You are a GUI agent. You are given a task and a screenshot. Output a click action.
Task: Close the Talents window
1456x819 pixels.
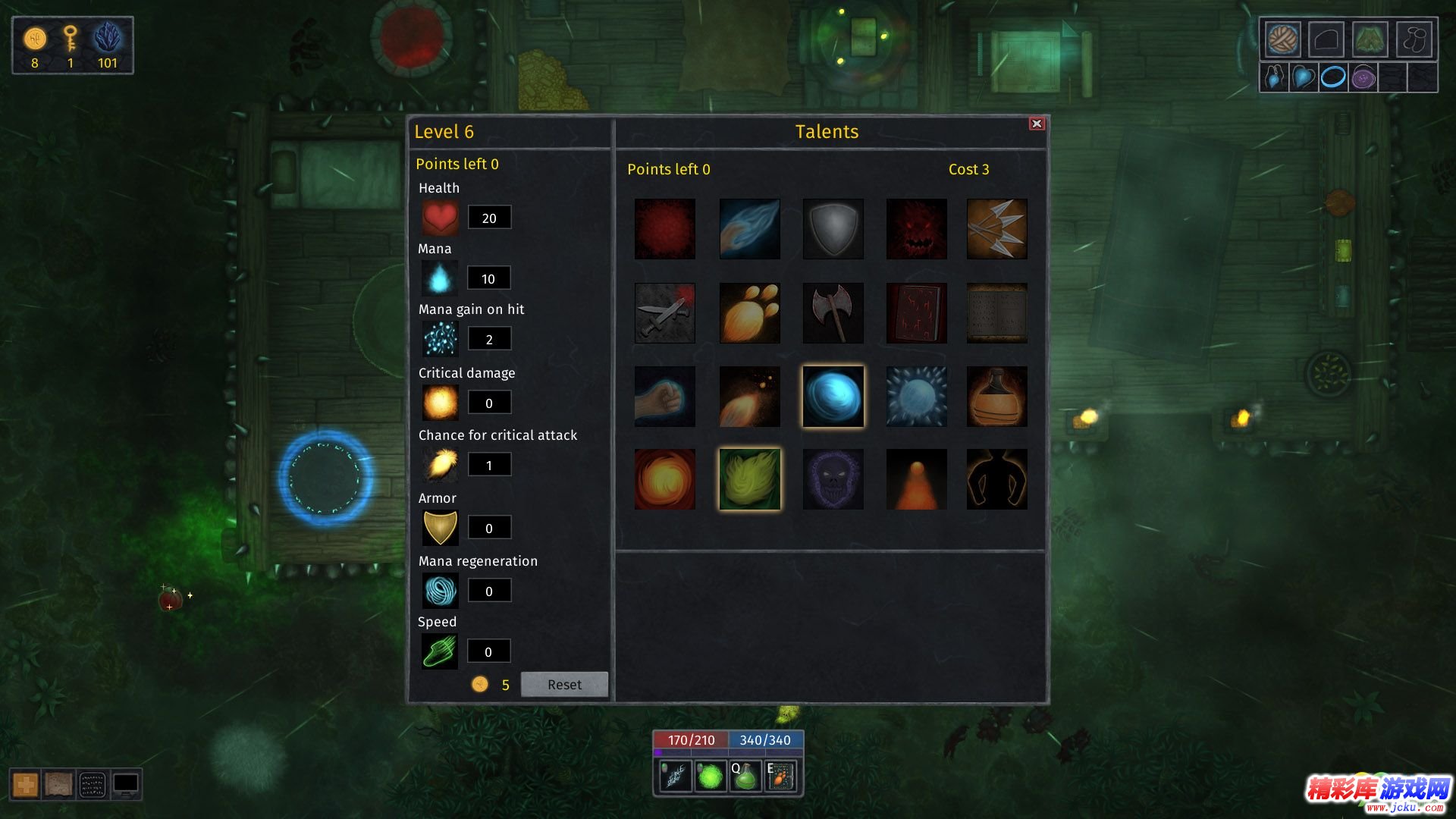[x=1037, y=124]
